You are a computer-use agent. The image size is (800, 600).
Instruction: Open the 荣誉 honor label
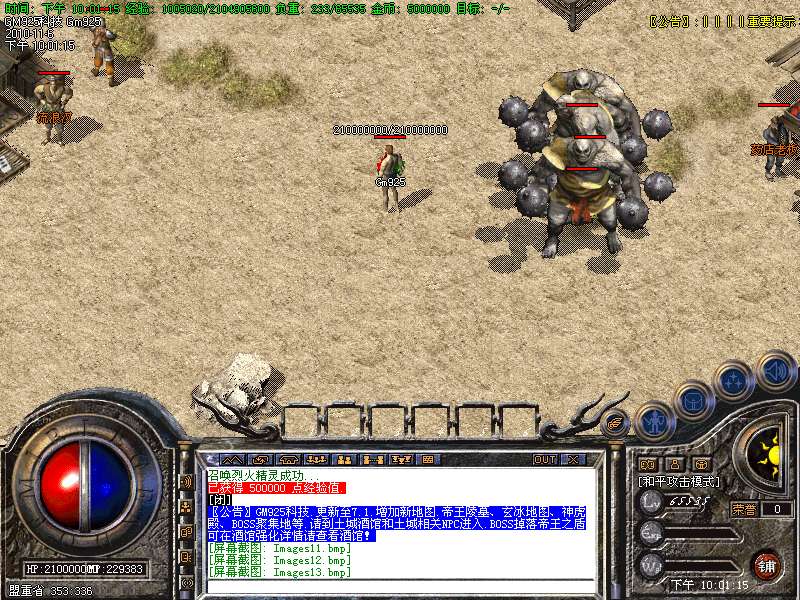pyautogui.click(x=743, y=508)
